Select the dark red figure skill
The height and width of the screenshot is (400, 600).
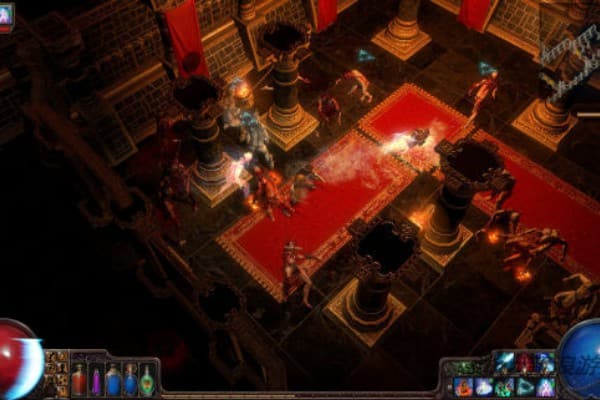pyautogui.click(x=525, y=361)
